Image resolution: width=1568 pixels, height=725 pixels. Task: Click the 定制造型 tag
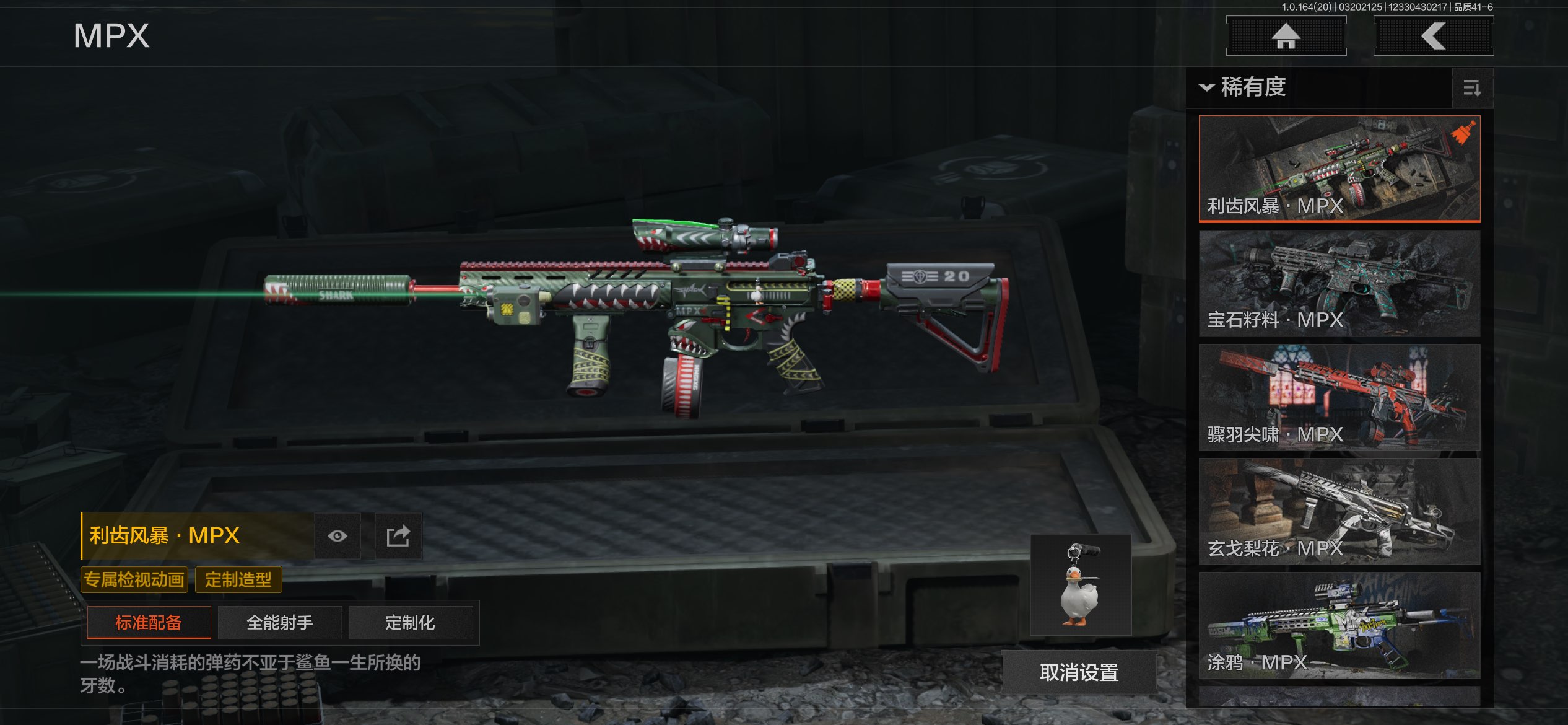238,580
